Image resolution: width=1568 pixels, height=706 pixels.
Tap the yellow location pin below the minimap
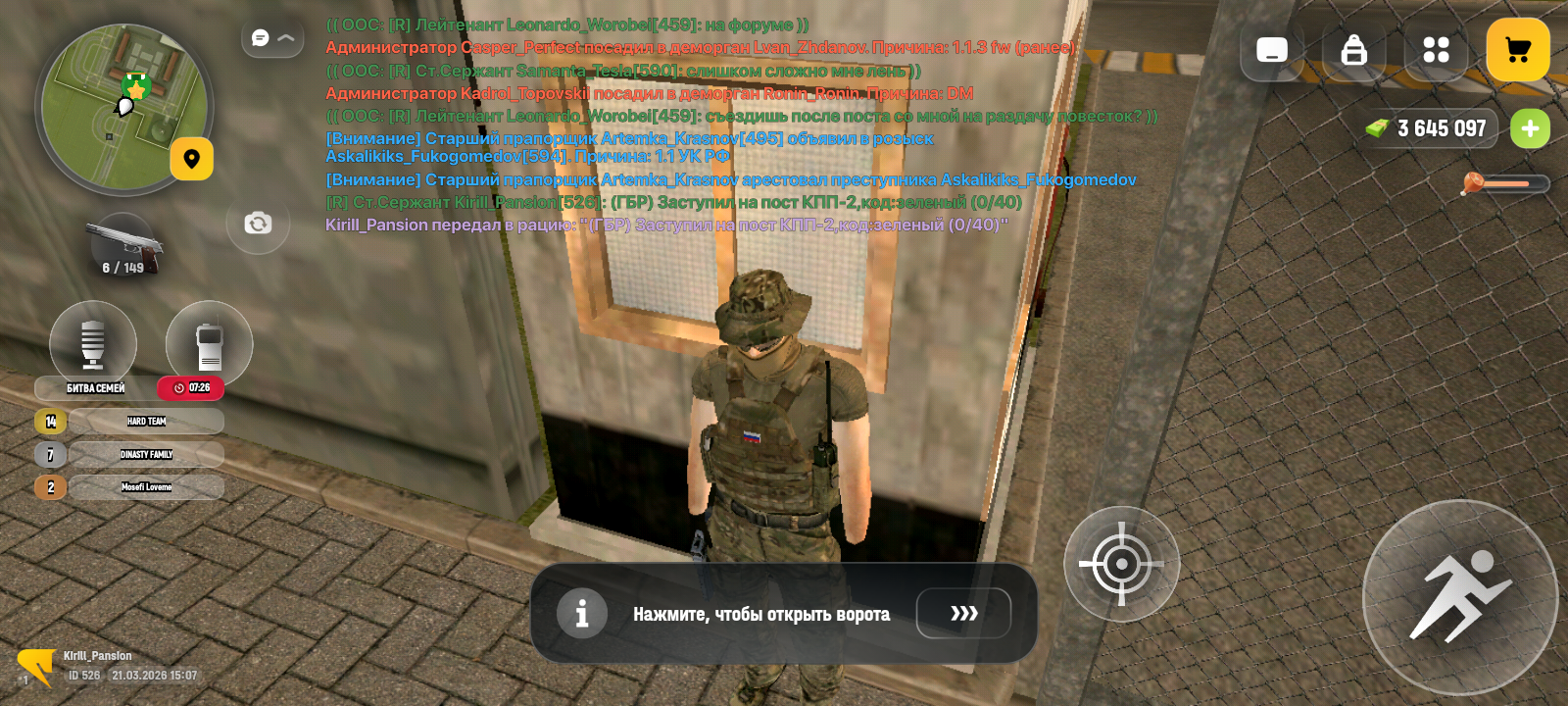192,158
